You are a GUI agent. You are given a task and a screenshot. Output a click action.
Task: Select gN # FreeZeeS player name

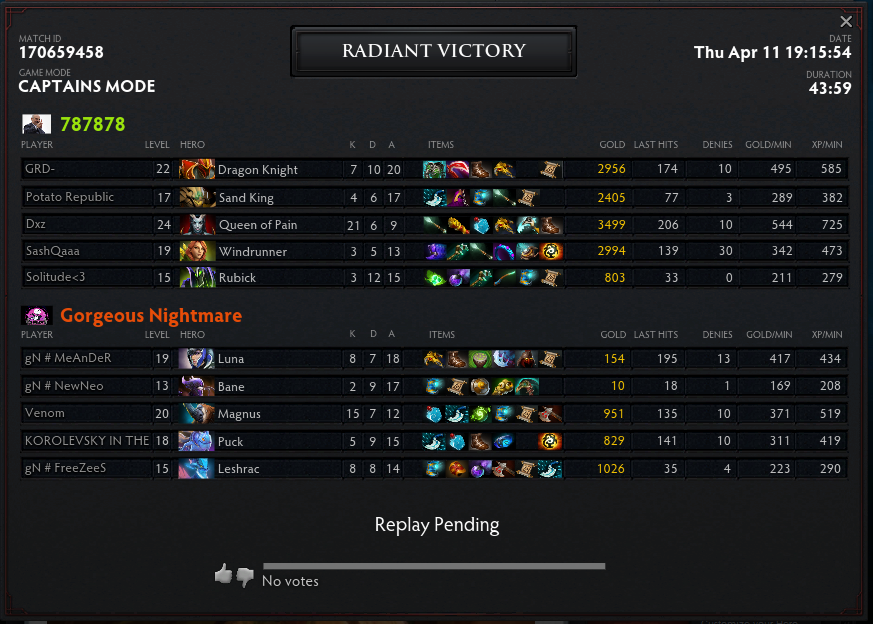click(66, 467)
